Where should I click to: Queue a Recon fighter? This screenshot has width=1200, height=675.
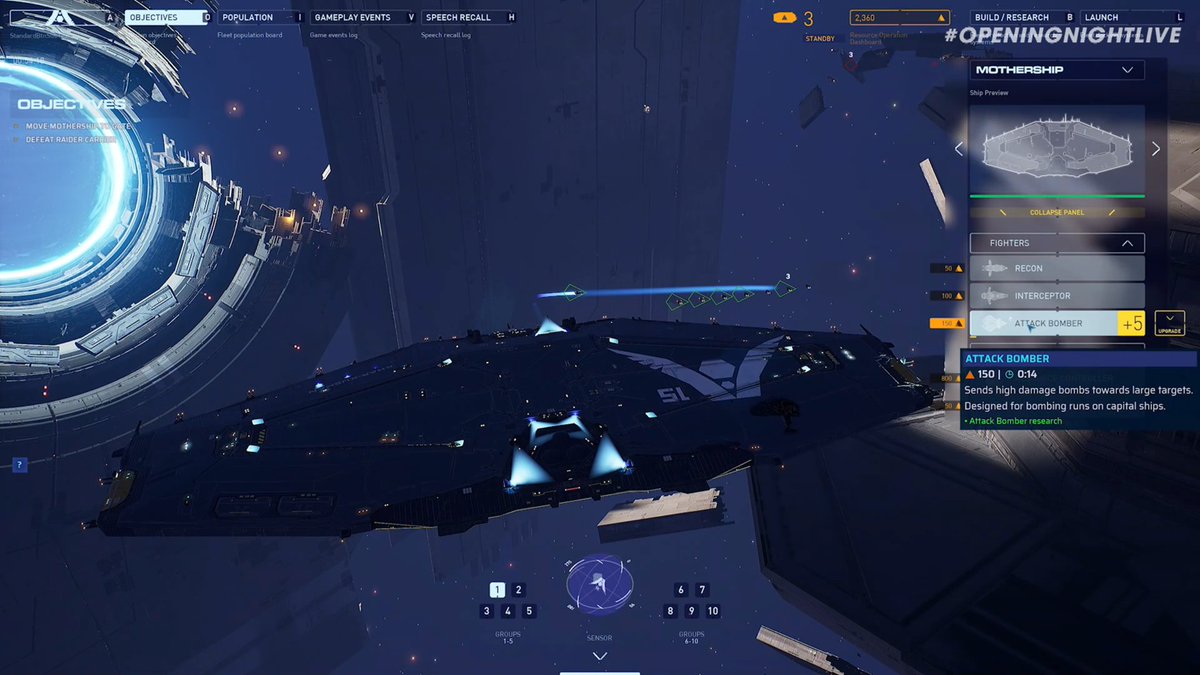[x=1057, y=268]
